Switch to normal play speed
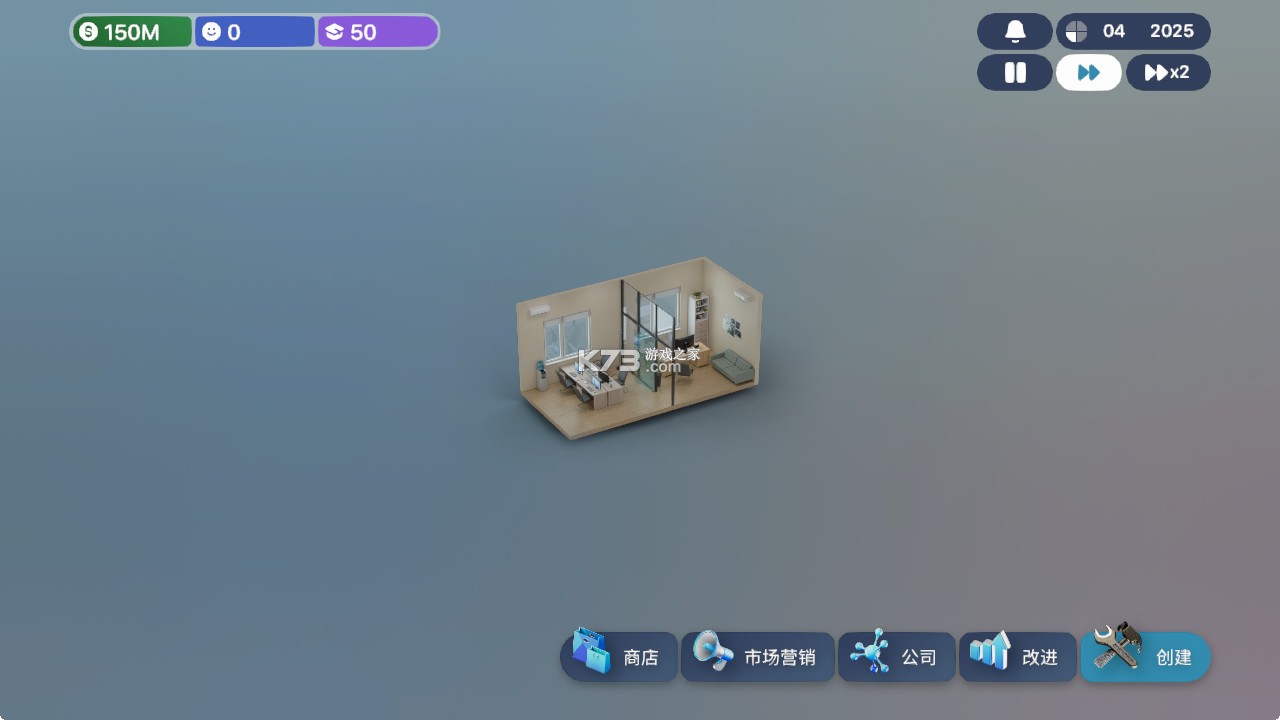 tap(1088, 72)
